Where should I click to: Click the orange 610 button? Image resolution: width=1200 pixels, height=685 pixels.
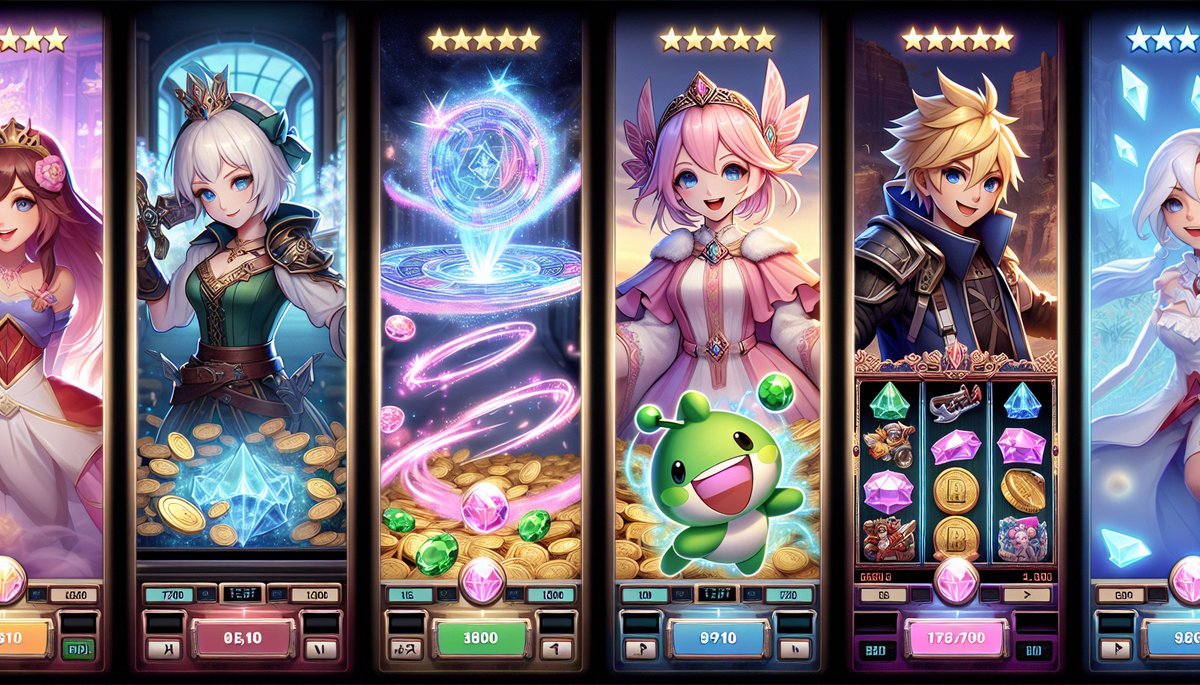coord(24,637)
